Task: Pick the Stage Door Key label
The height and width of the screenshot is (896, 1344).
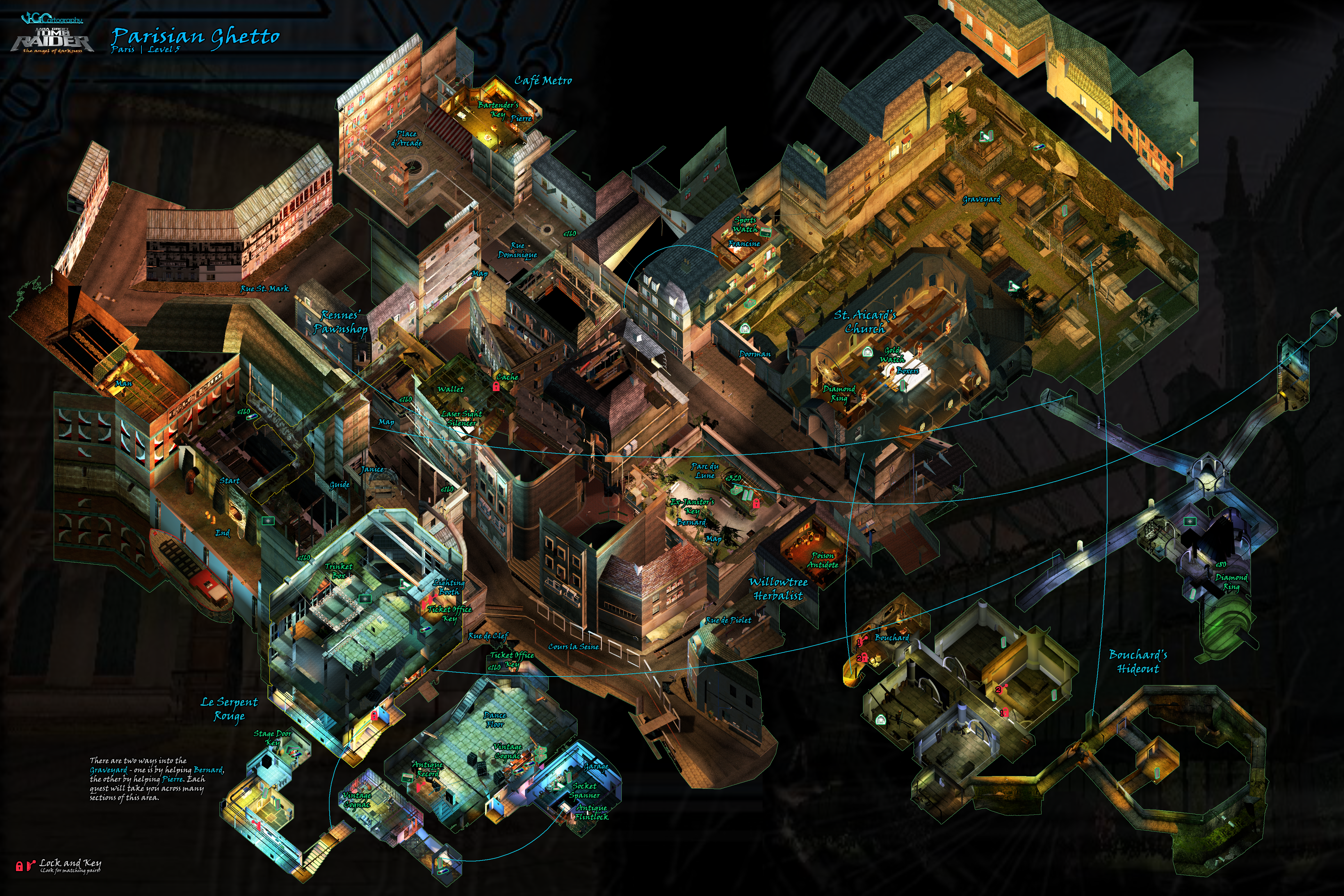Action: click(273, 738)
